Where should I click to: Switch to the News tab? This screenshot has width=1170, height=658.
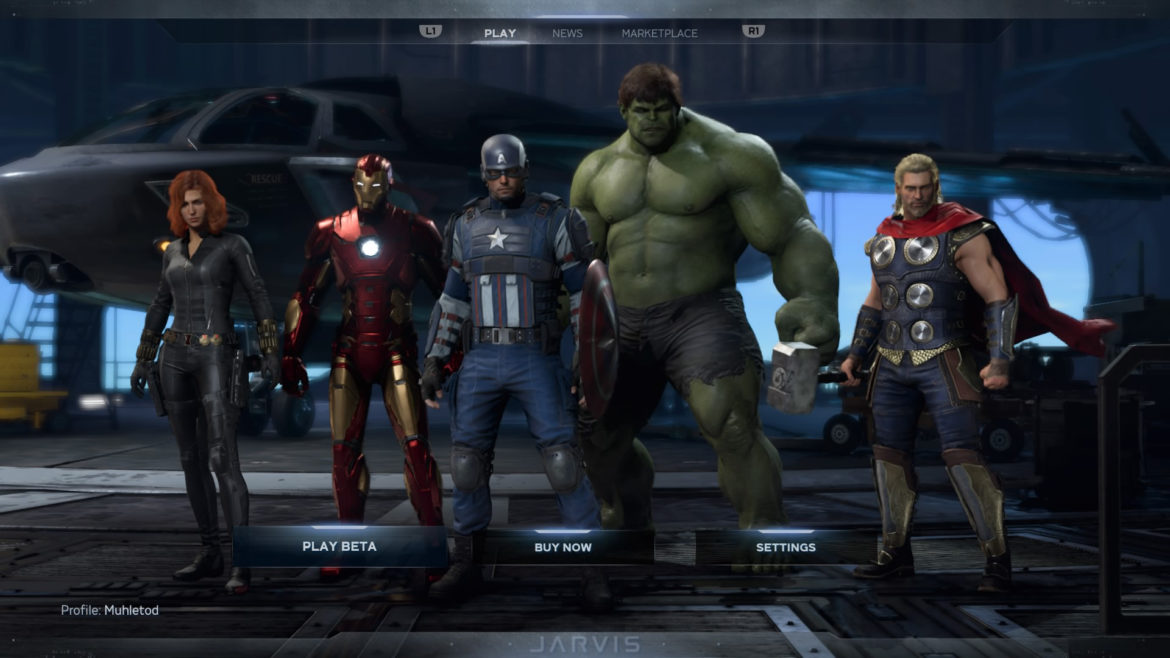point(567,33)
